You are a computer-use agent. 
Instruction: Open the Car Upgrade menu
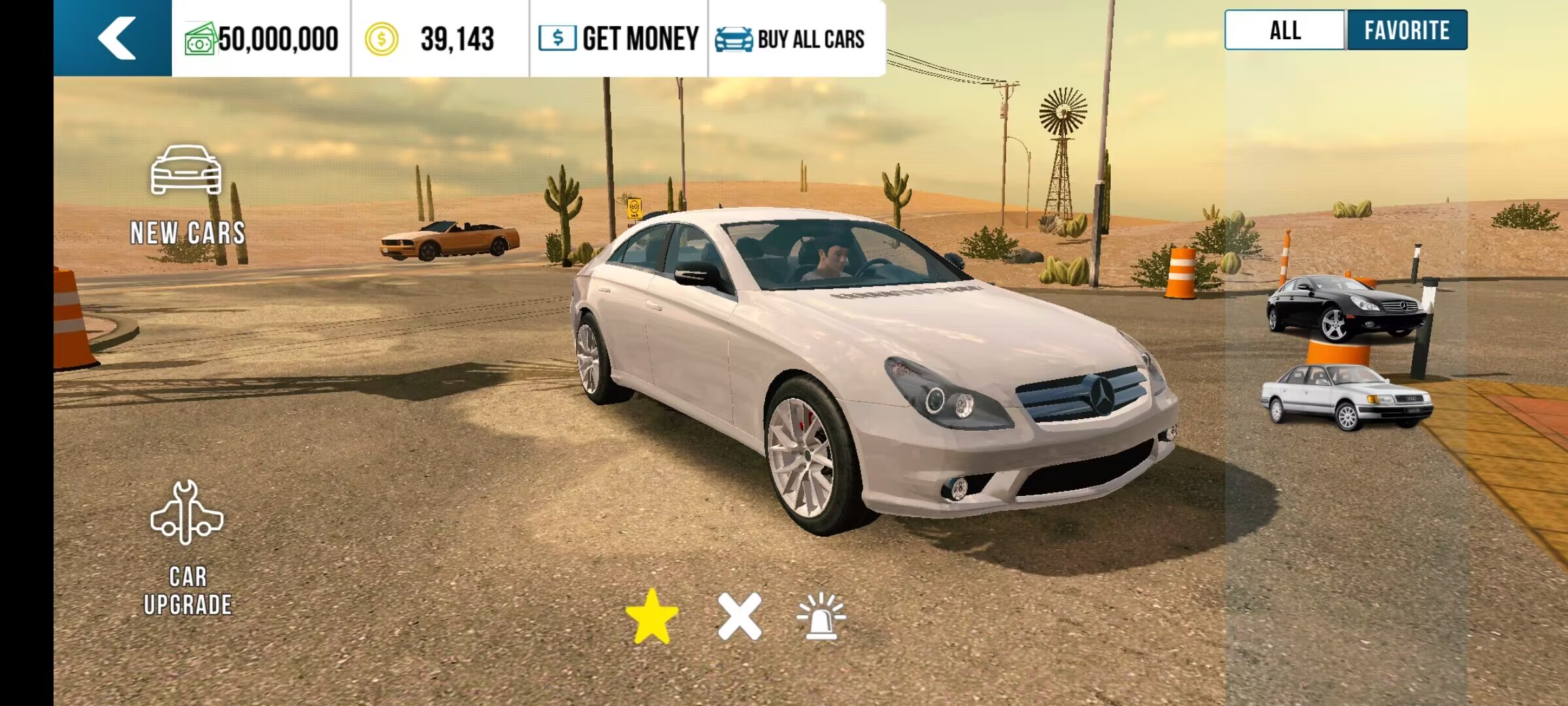point(188,549)
